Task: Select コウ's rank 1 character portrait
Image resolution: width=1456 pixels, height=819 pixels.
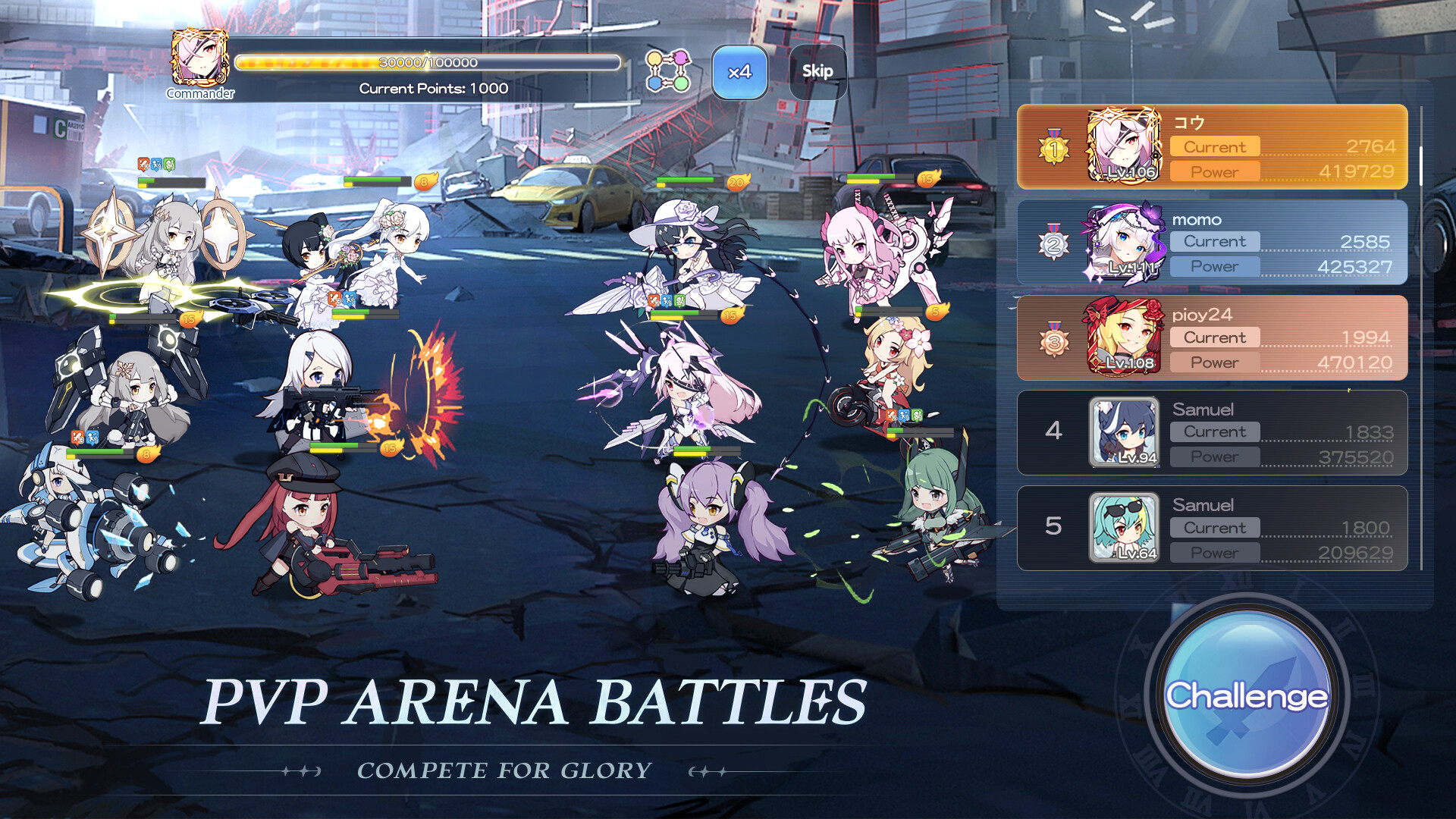Action: click(1125, 146)
